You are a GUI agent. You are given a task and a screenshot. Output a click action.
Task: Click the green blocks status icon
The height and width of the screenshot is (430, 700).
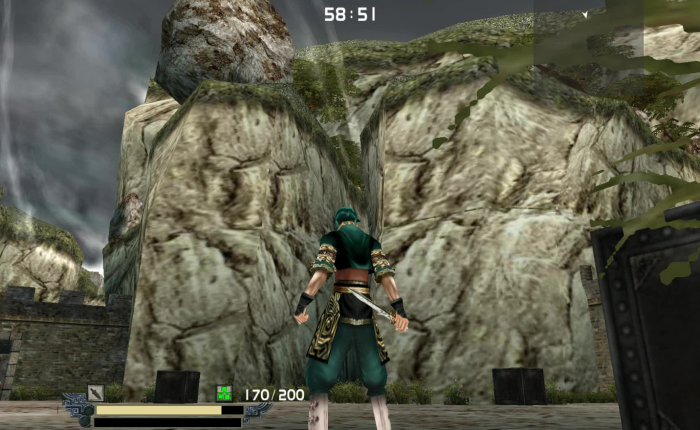[225, 394]
